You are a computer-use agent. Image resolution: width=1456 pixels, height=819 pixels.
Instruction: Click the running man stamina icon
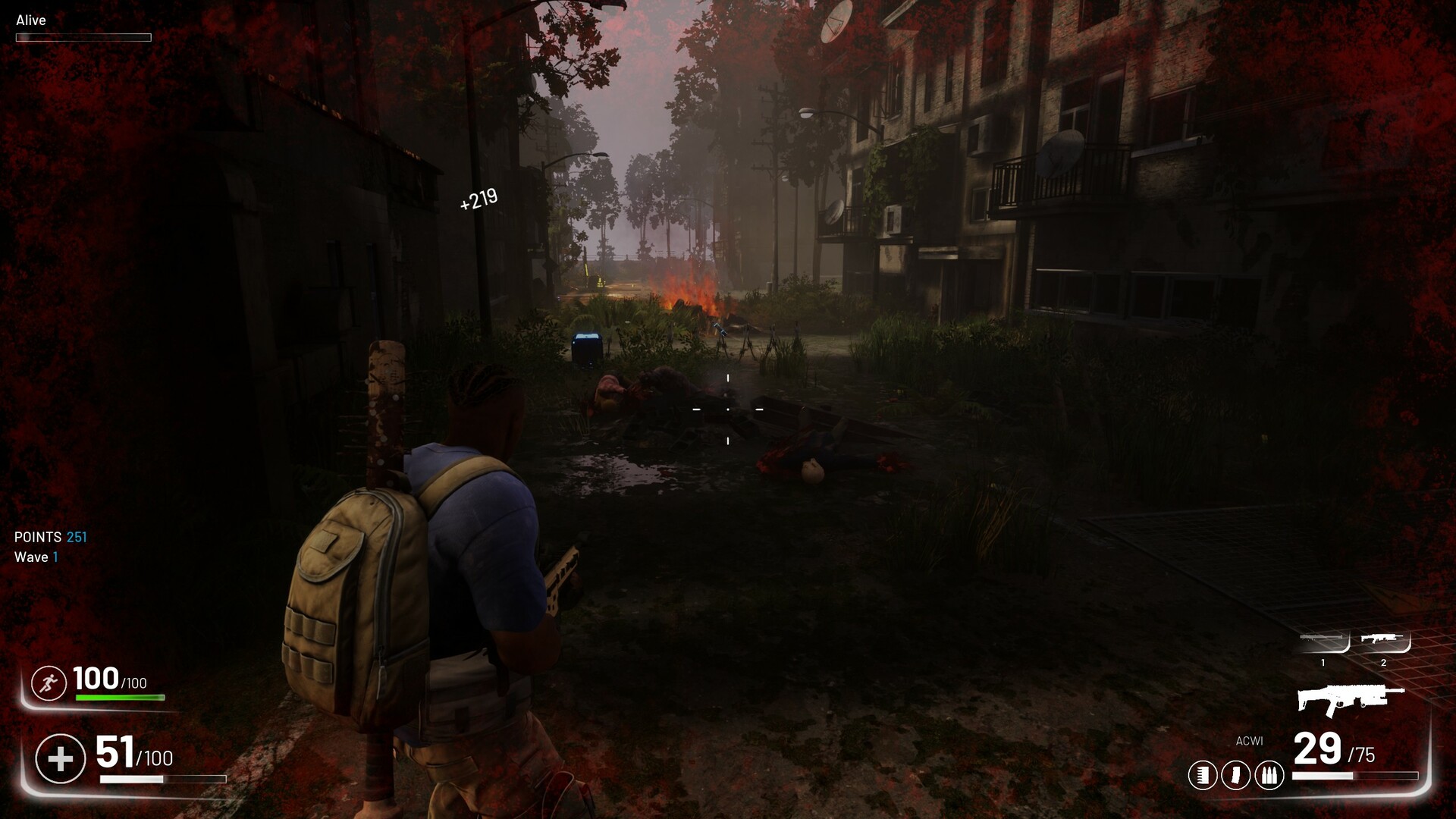point(49,684)
